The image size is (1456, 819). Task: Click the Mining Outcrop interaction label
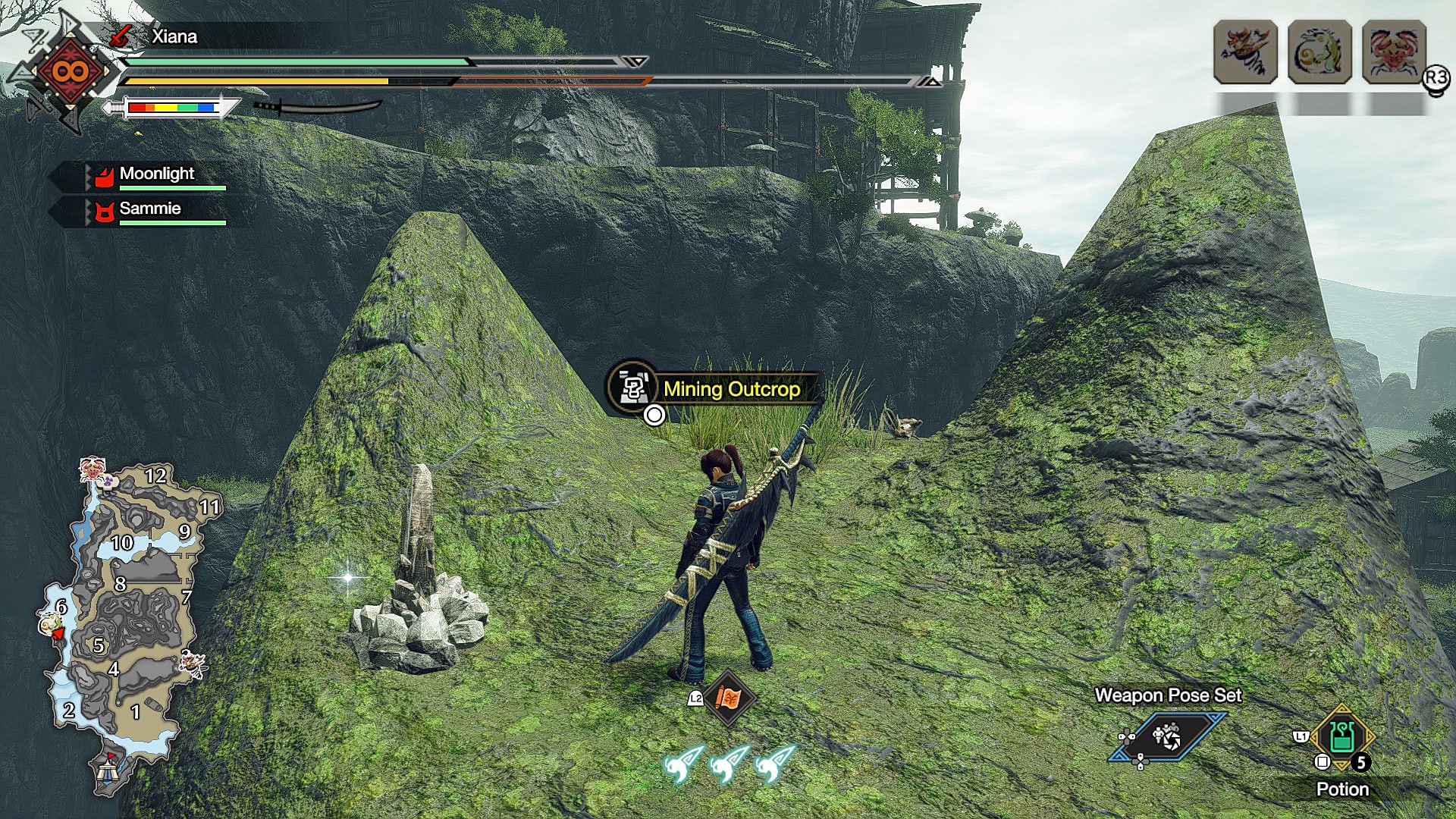point(731,389)
